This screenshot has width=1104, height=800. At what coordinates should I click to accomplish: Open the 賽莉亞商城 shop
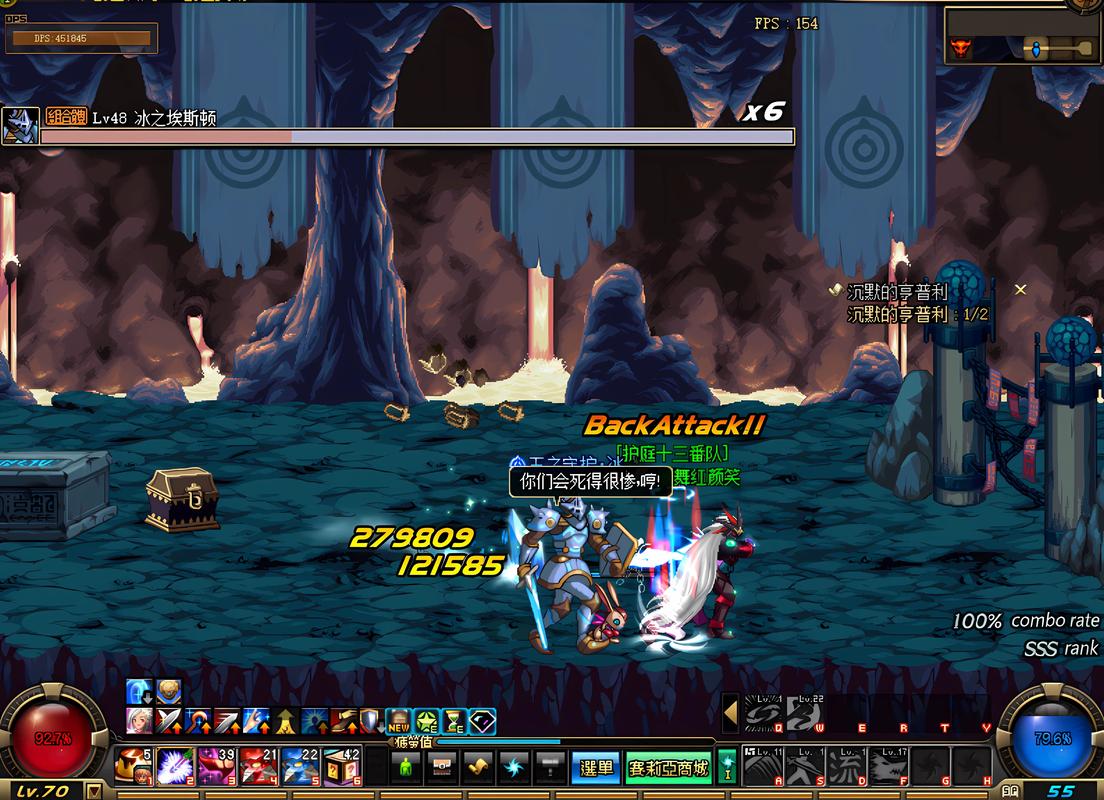tap(669, 768)
